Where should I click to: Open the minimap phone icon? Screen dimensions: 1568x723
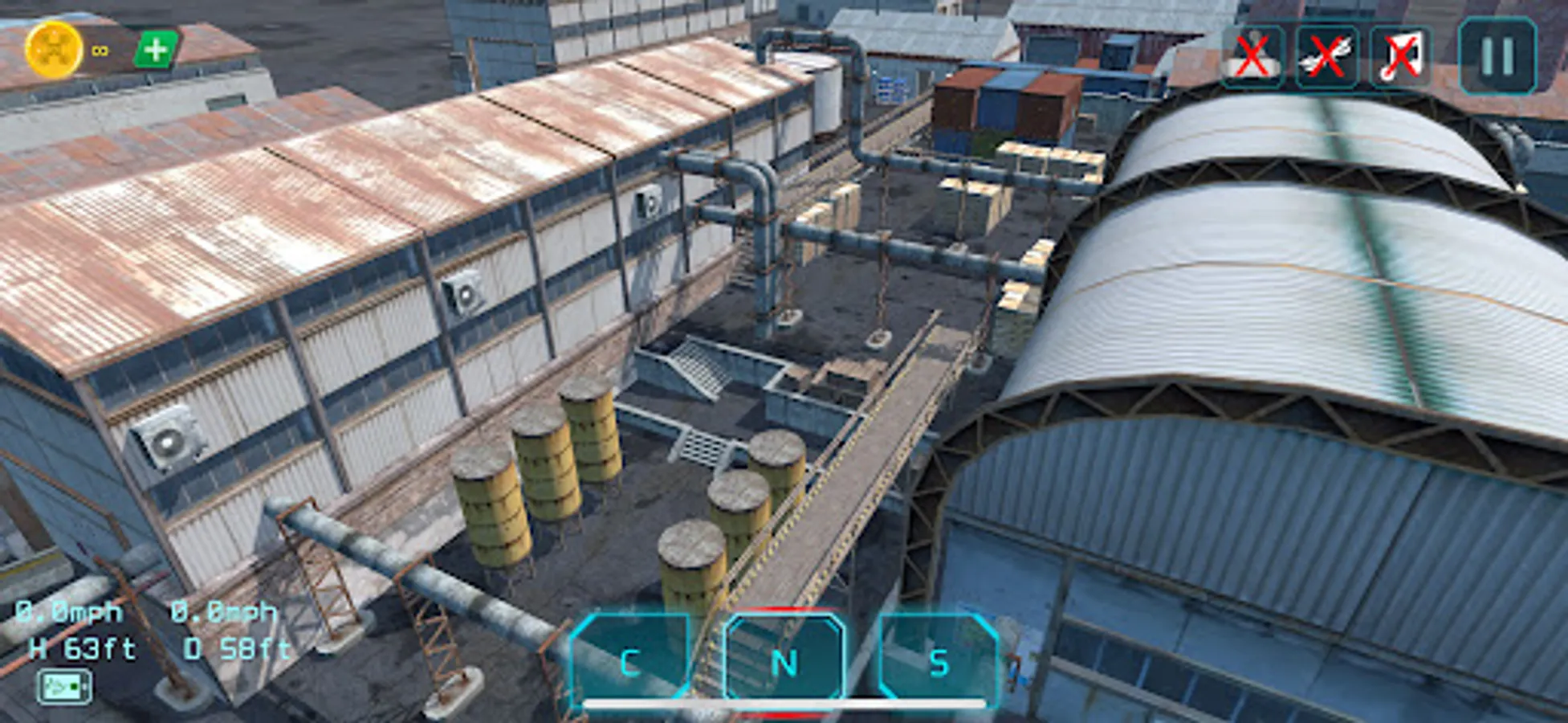pos(64,687)
